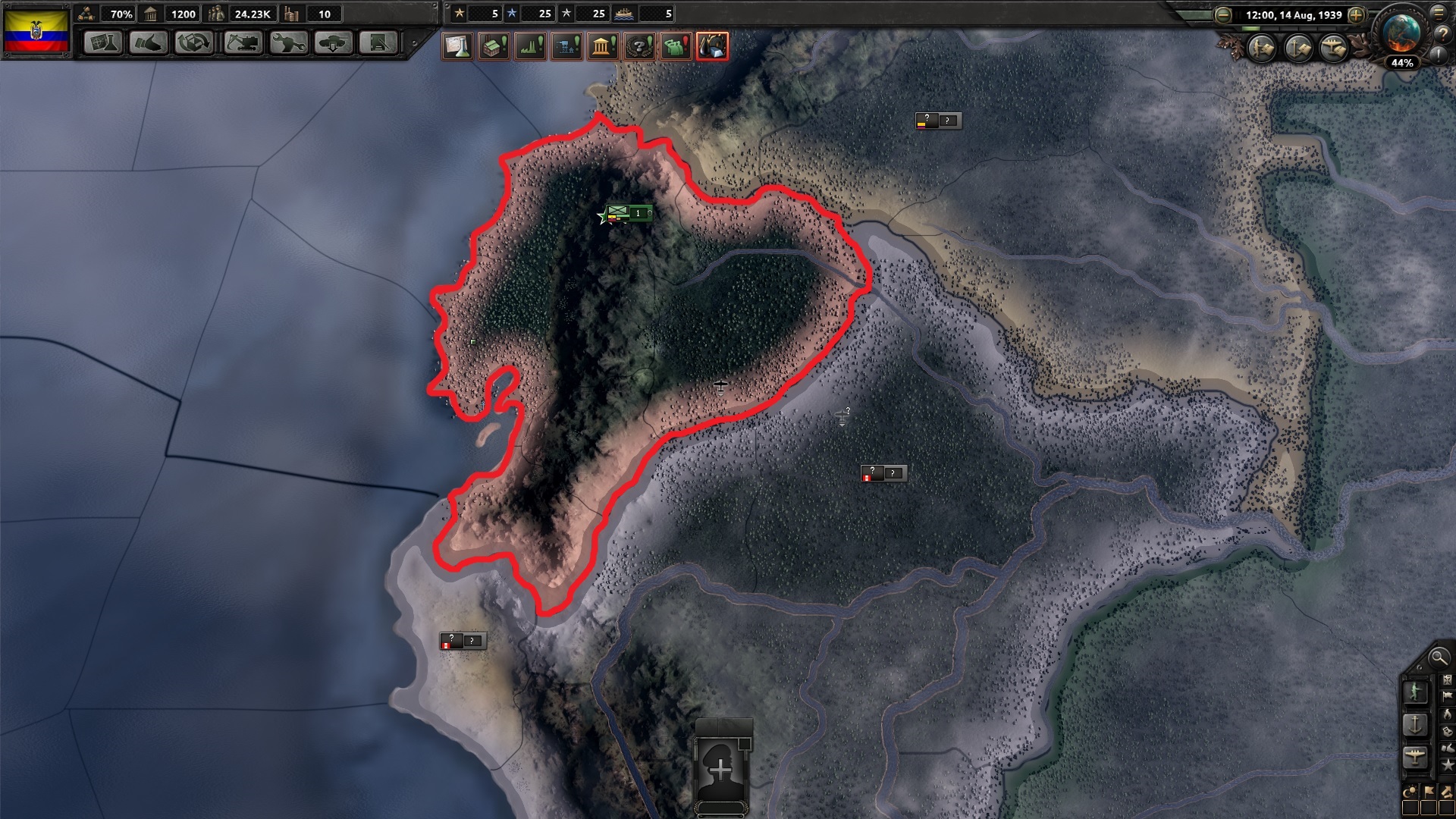The image size is (1456, 819).
Task: Open the Trade menu icon
Action: coord(193,44)
